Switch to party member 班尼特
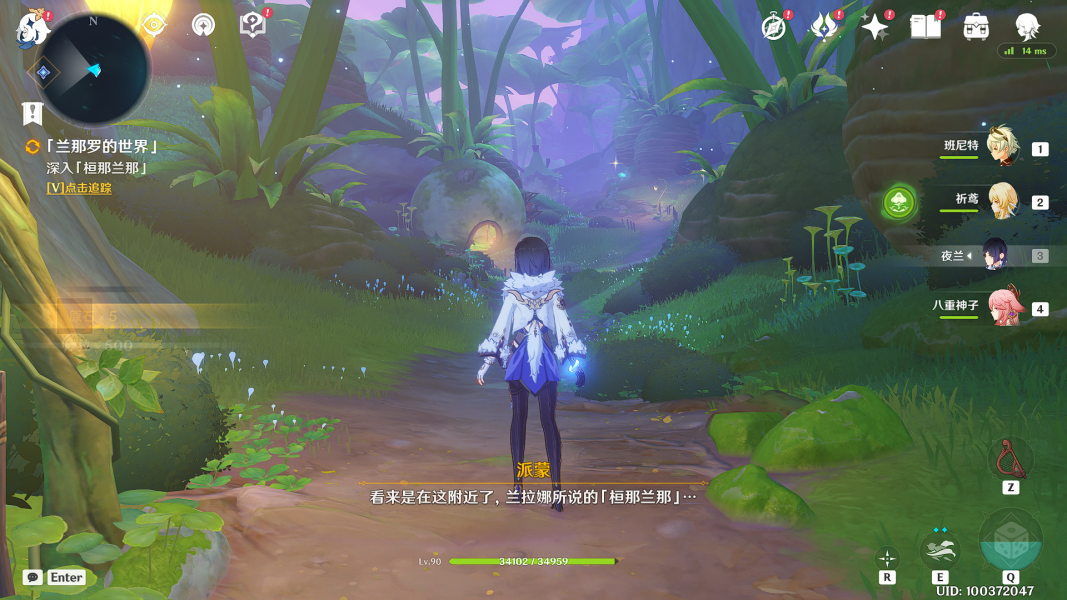1067x600 pixels. [x=1002, y=146]
